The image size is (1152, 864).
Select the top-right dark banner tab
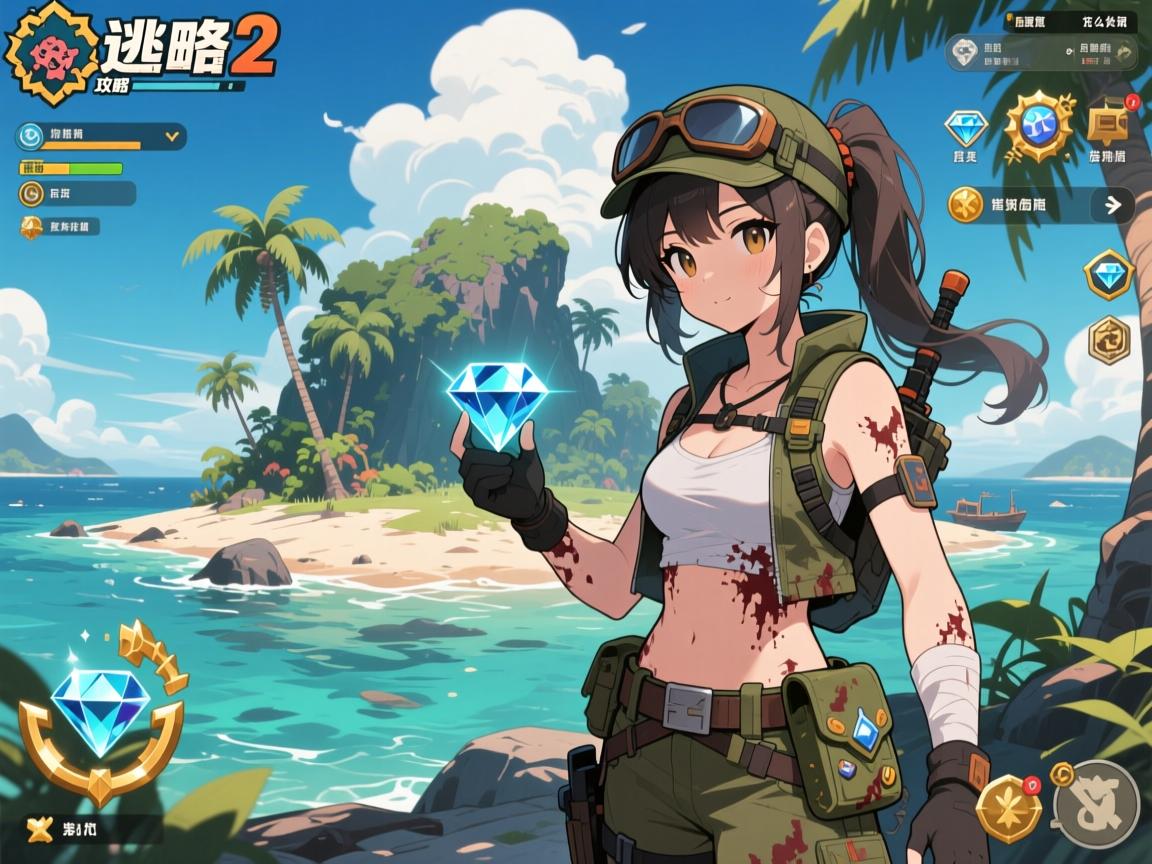1070,19
